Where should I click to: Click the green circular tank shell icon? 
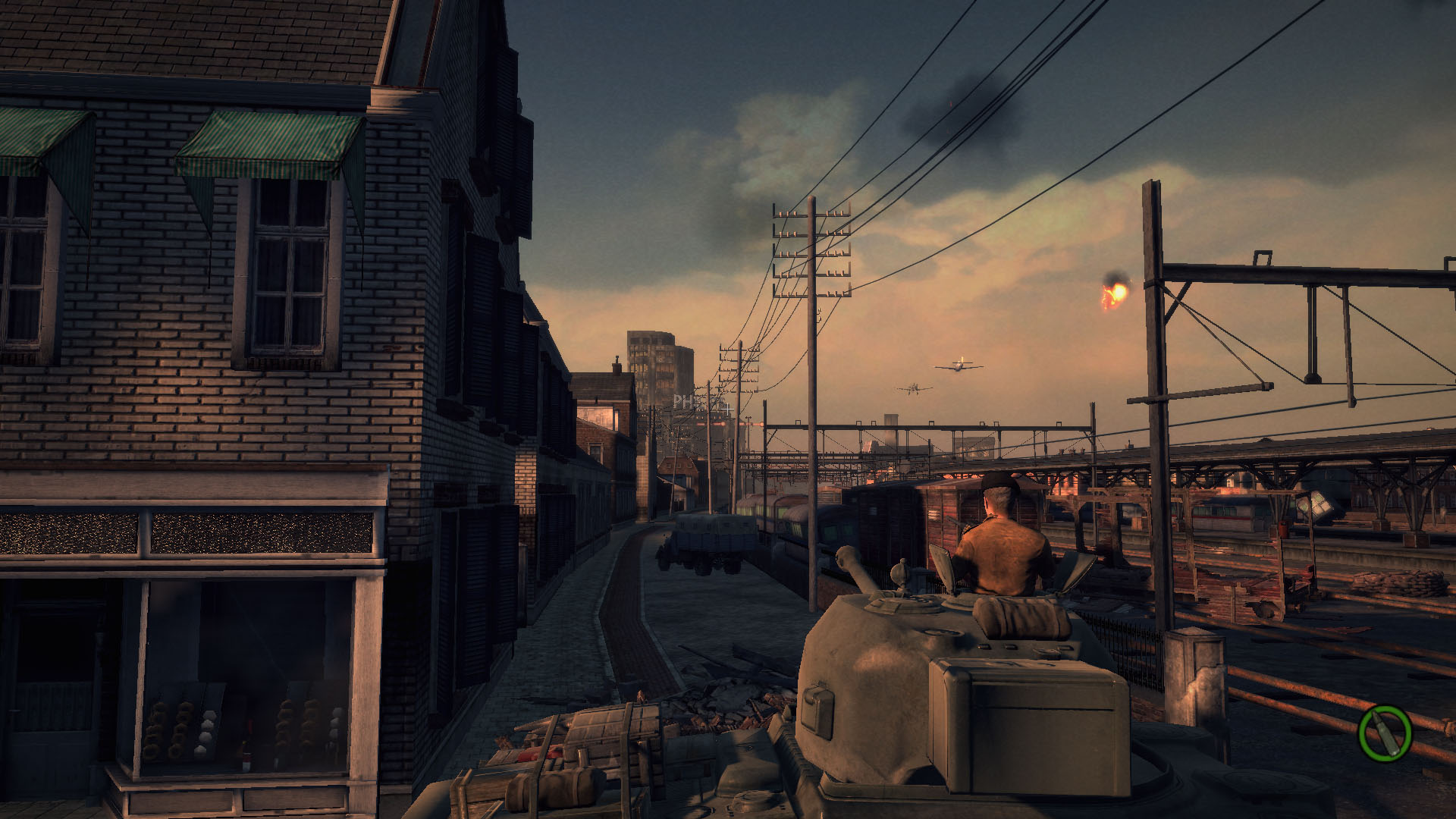tap(1385, 733)
